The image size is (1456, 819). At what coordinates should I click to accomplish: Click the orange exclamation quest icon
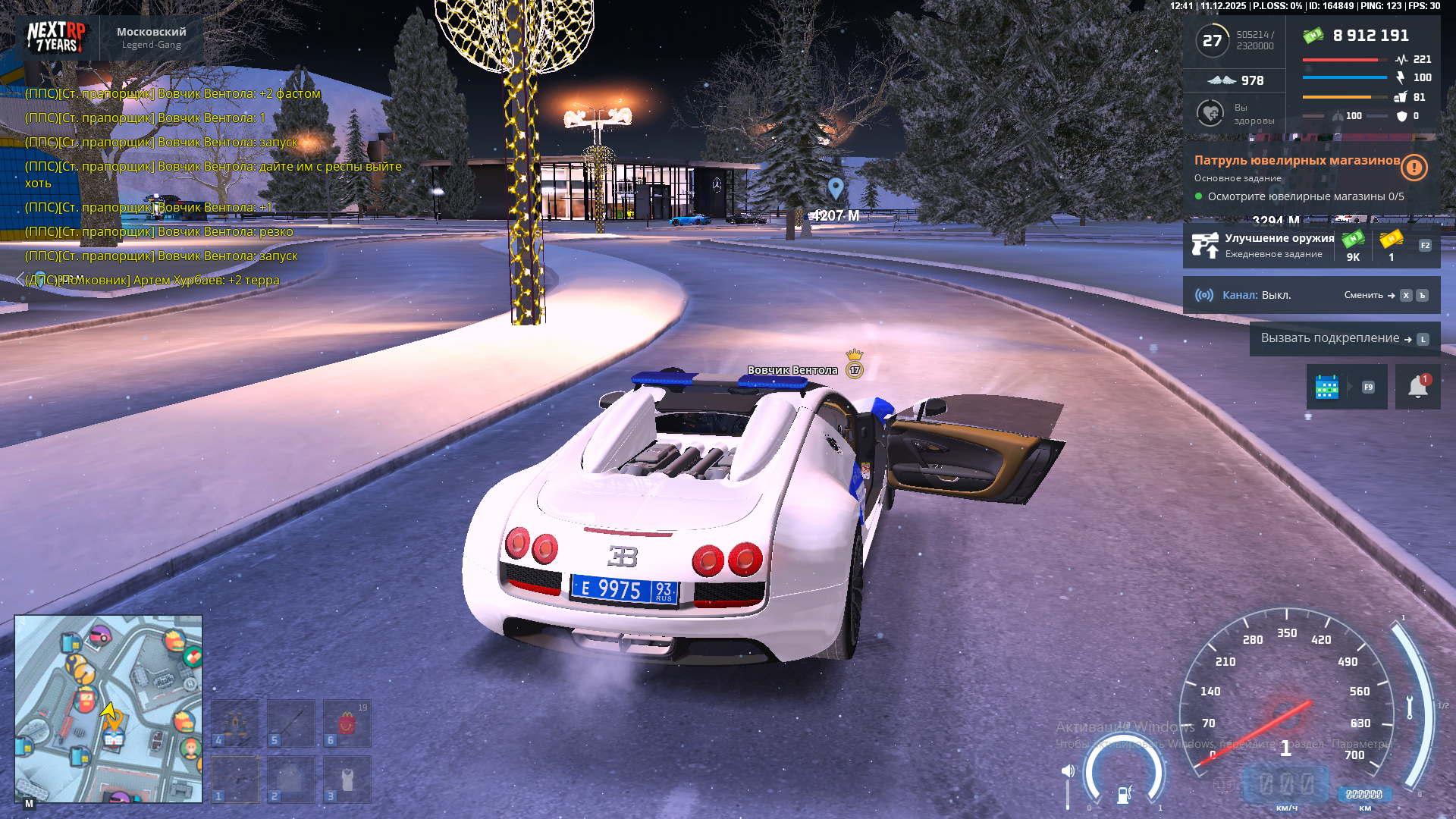pyautogui.click(x=1414, y=167)
